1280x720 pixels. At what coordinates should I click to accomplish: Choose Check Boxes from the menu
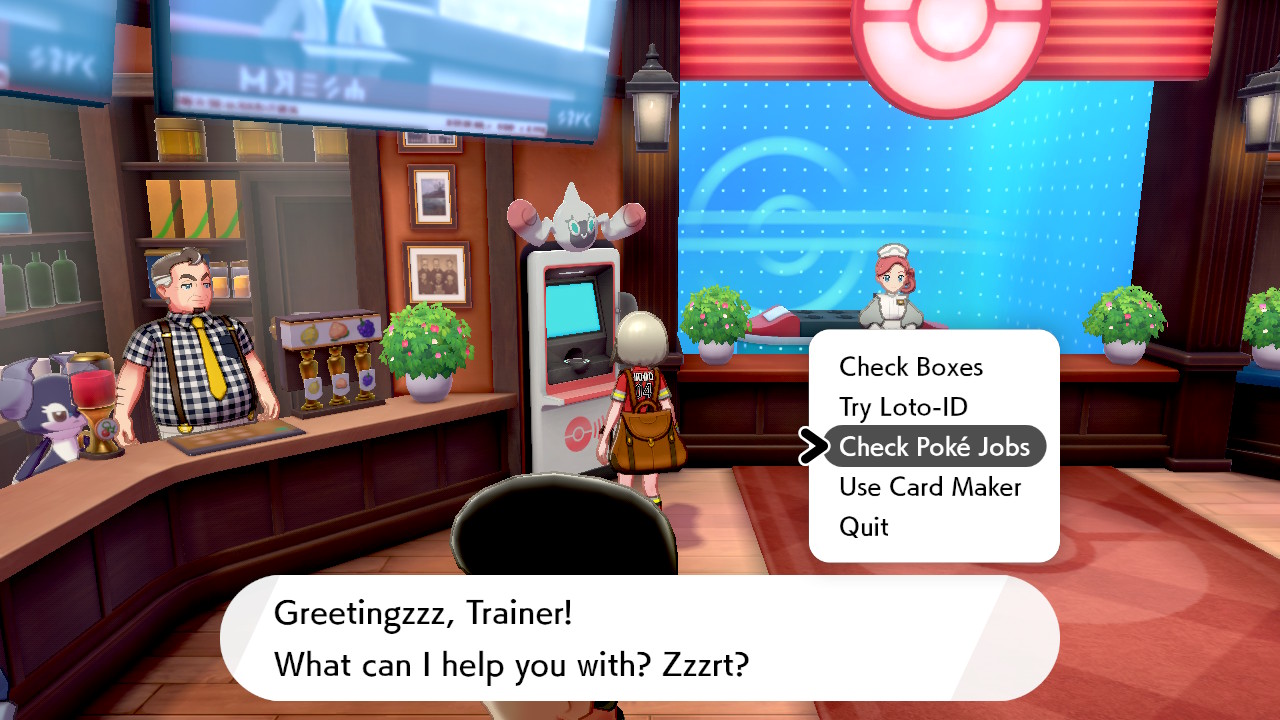911,367
